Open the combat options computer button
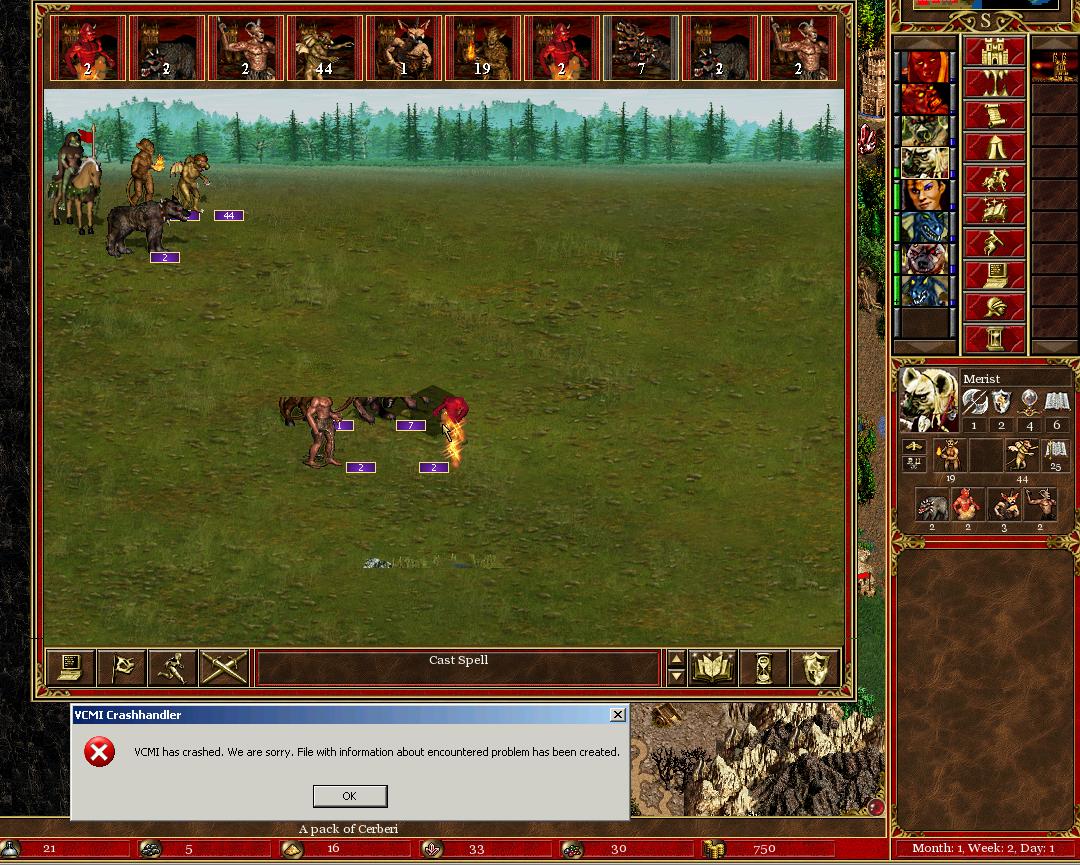 71,668
